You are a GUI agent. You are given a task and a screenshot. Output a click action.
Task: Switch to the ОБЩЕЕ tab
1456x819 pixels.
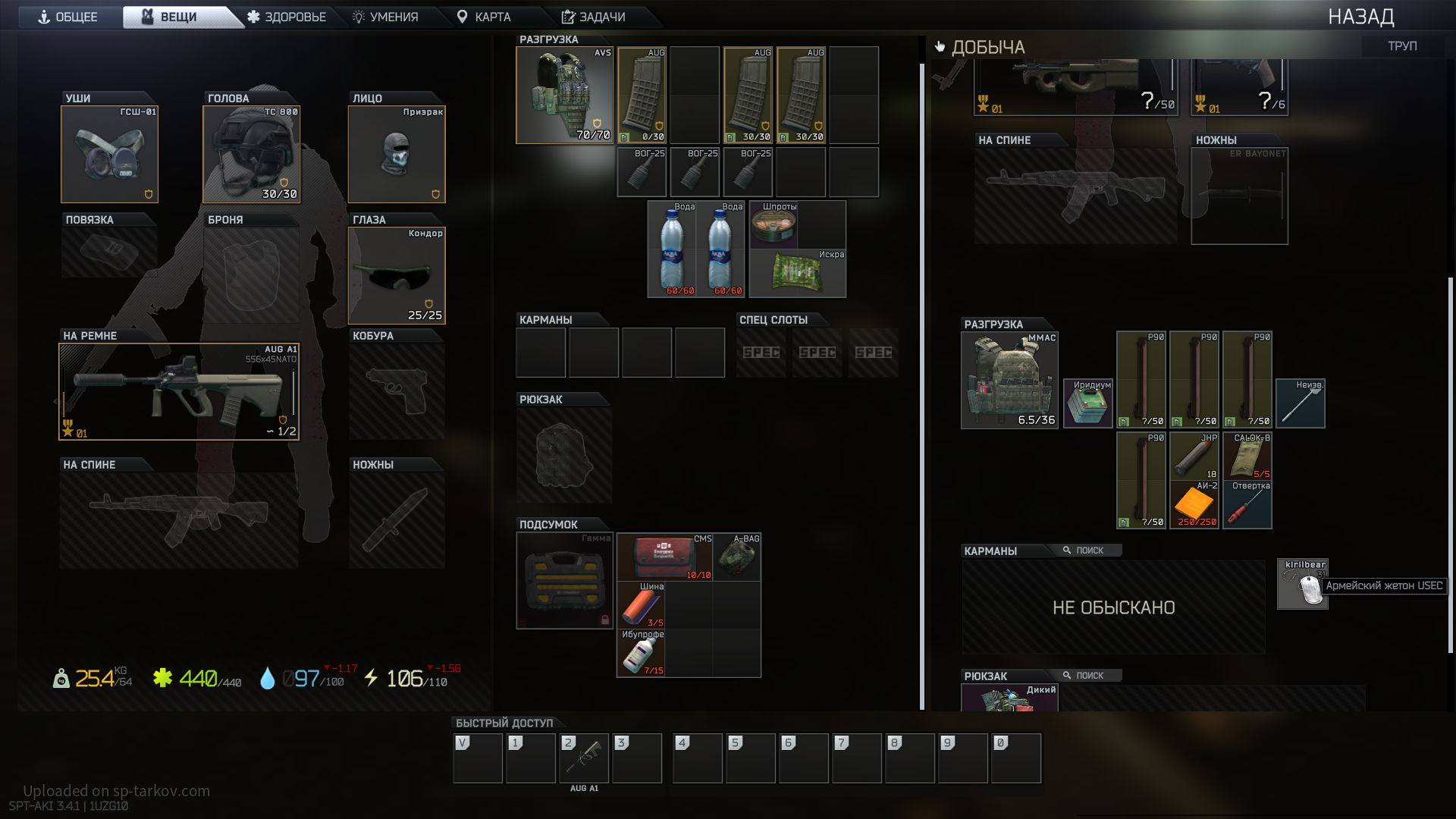pos(68,17)
